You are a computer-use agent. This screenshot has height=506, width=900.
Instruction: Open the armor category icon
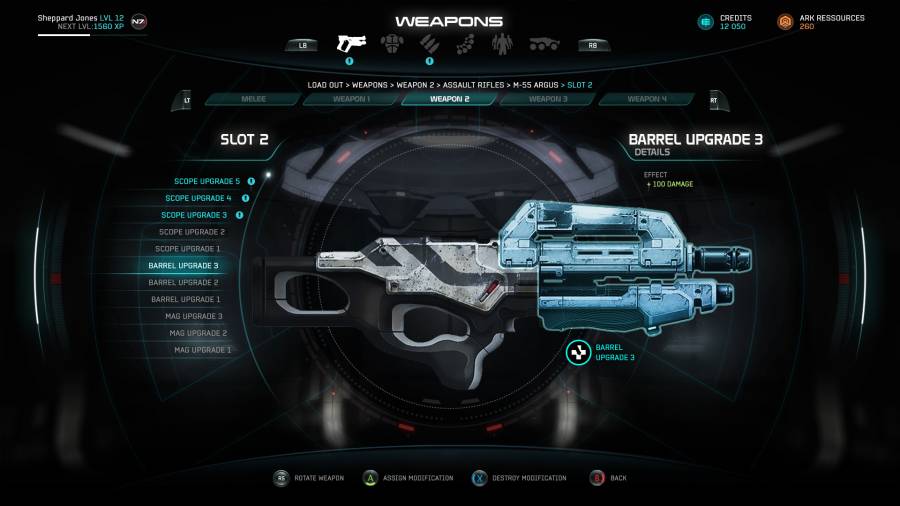[391, 44]
